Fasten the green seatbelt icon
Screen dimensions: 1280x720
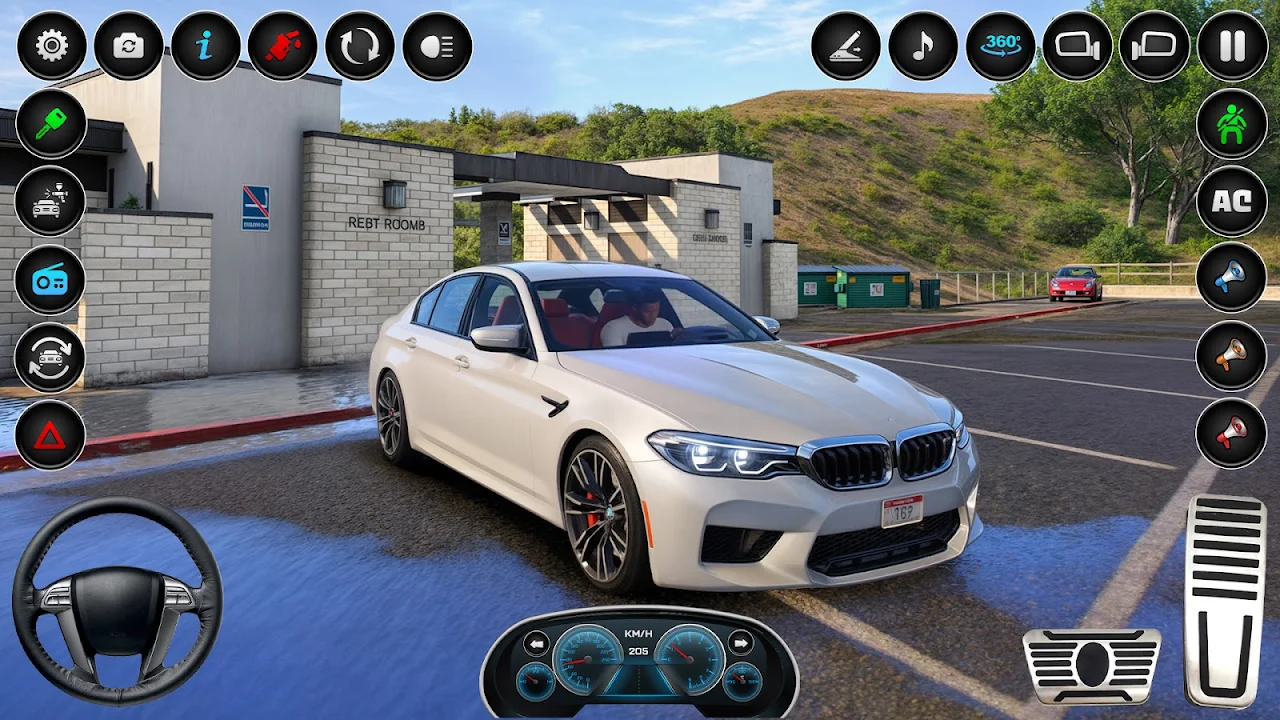pos(1231,123)
